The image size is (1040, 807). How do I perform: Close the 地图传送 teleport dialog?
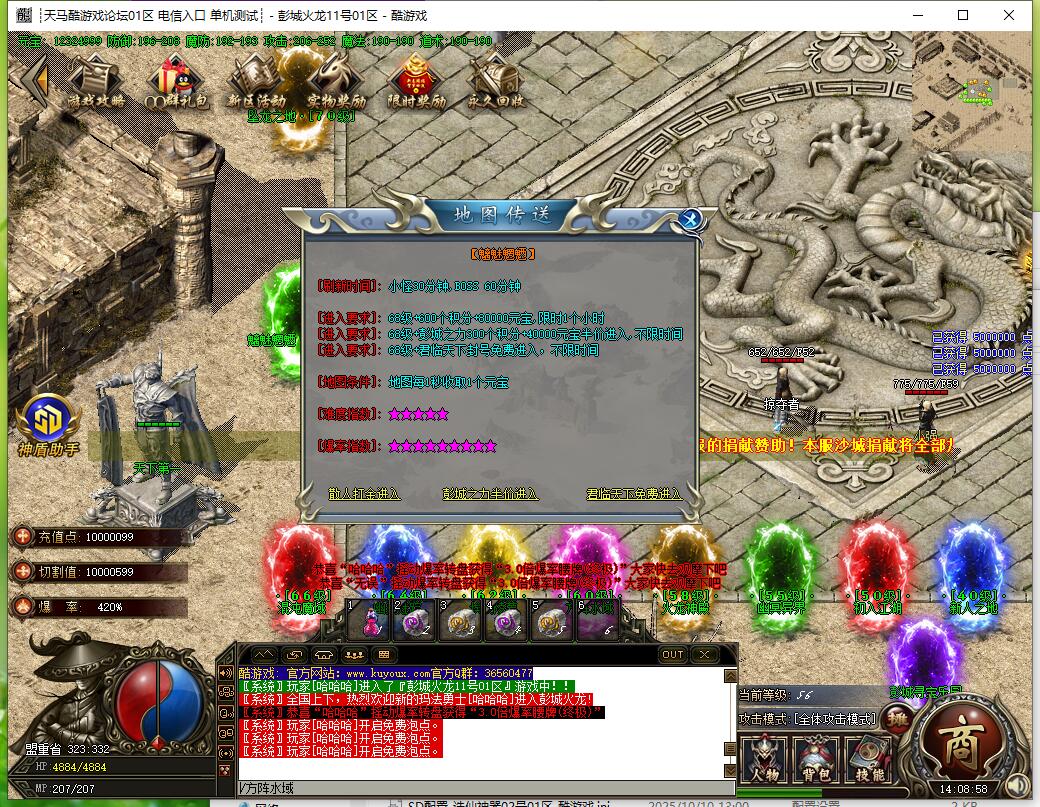click(x=688, y=220)
